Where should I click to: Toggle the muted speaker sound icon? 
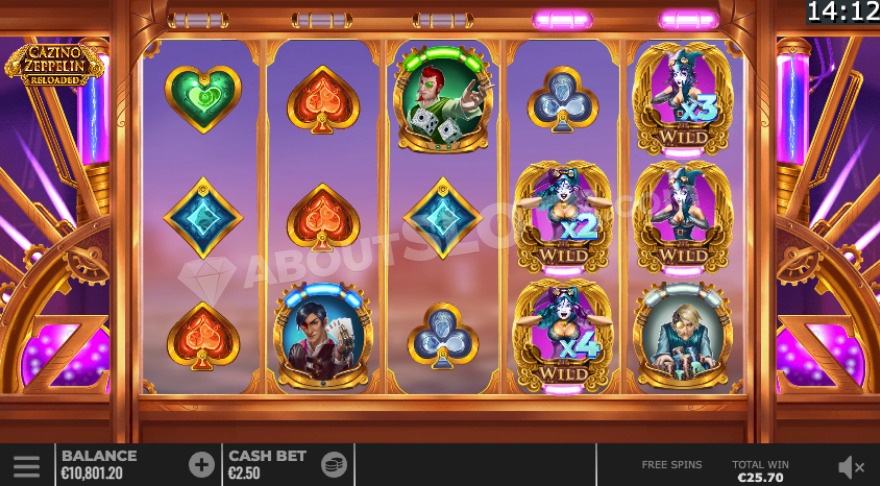pyautogui.click(x=851, y=465)
